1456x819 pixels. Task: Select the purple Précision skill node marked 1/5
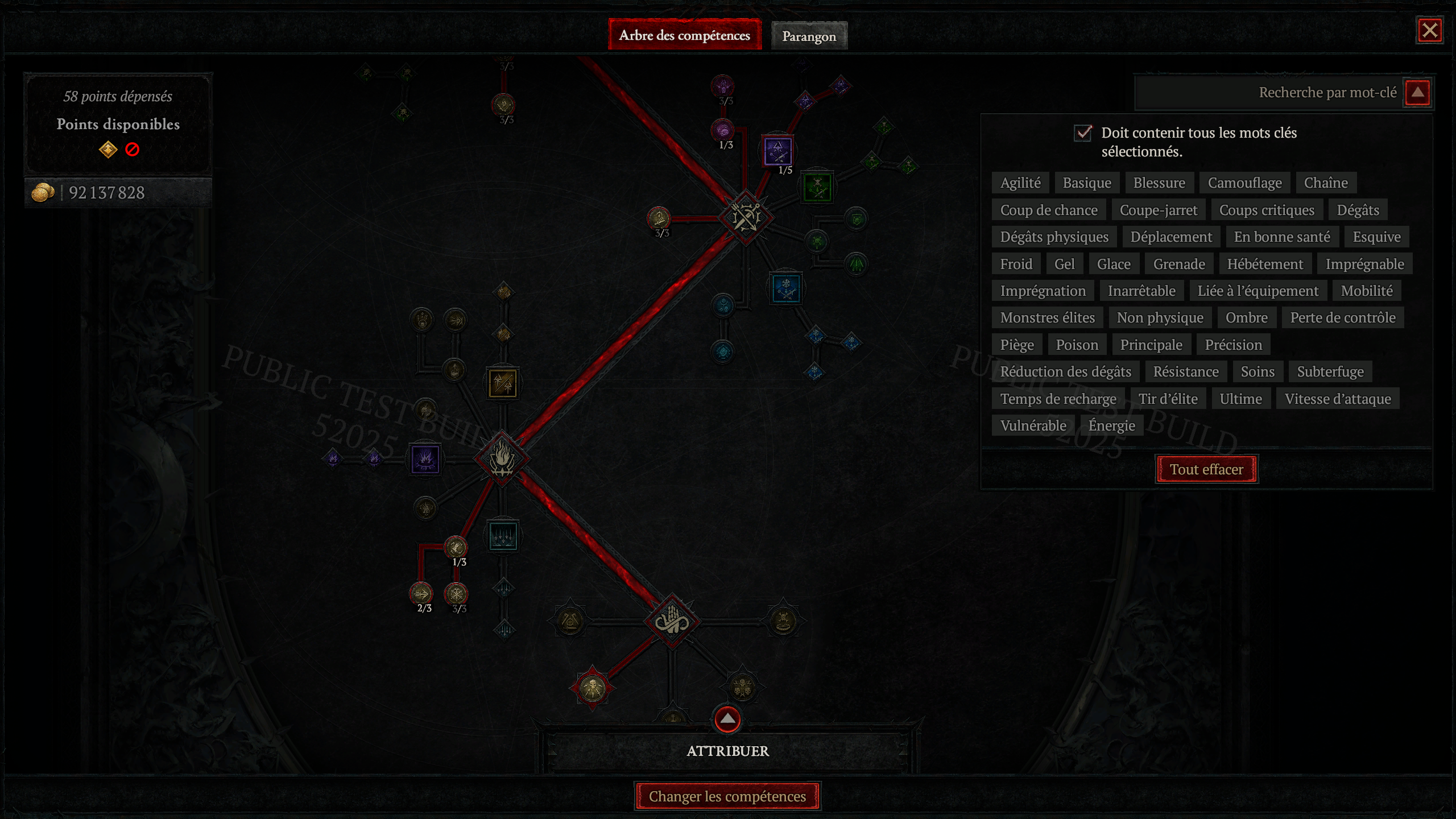tap(777, 152)
